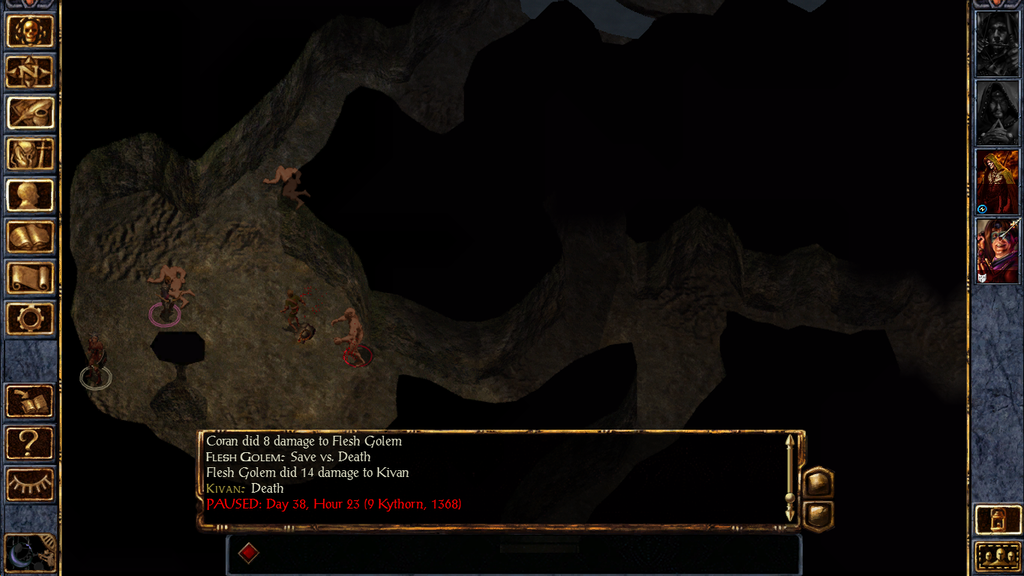The width and height of the screenshot is (1024, 576).
Task: Show the character record with the bust icon
Action: (30, 195)
